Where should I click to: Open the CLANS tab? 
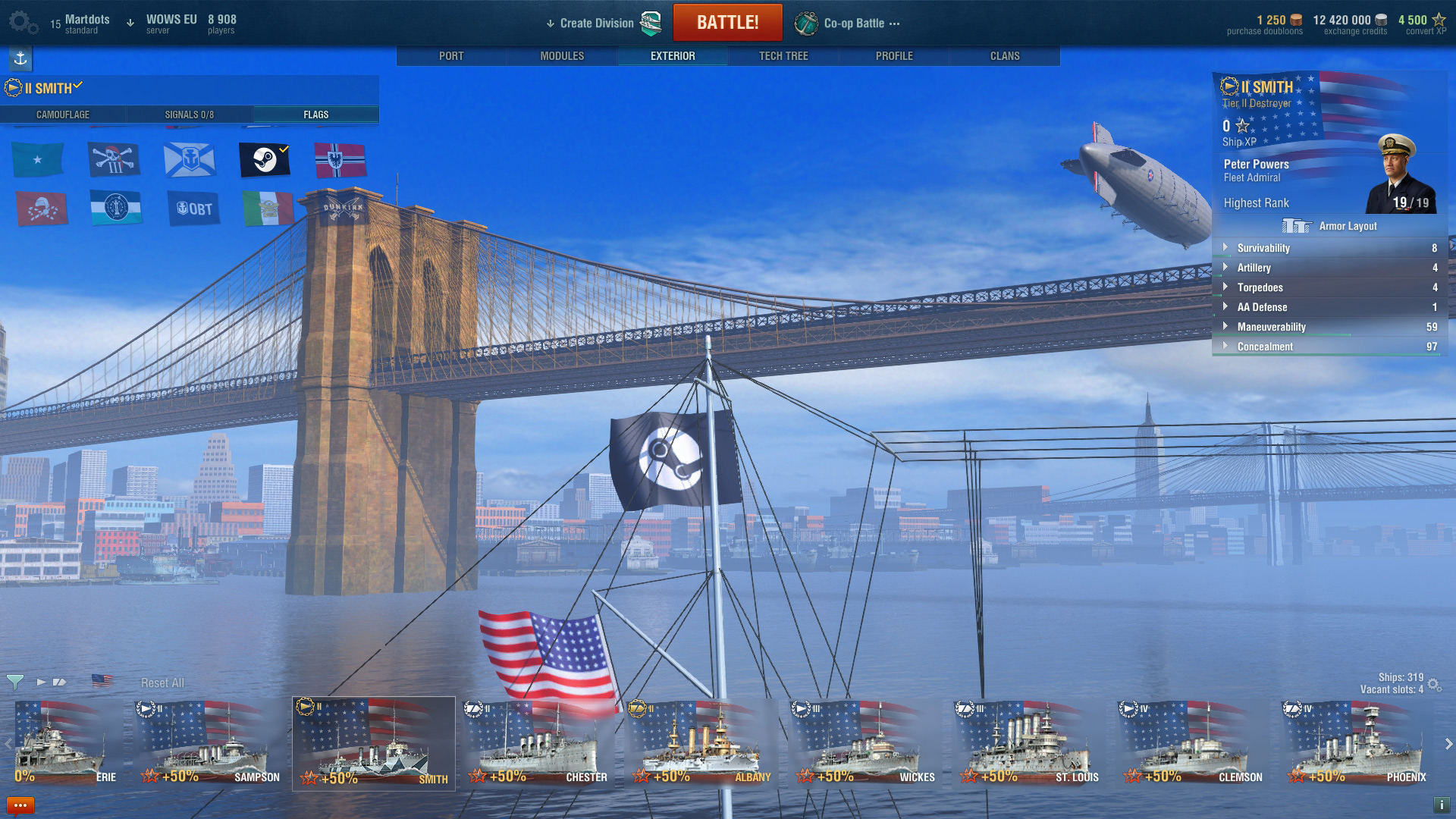point(1005,56)
